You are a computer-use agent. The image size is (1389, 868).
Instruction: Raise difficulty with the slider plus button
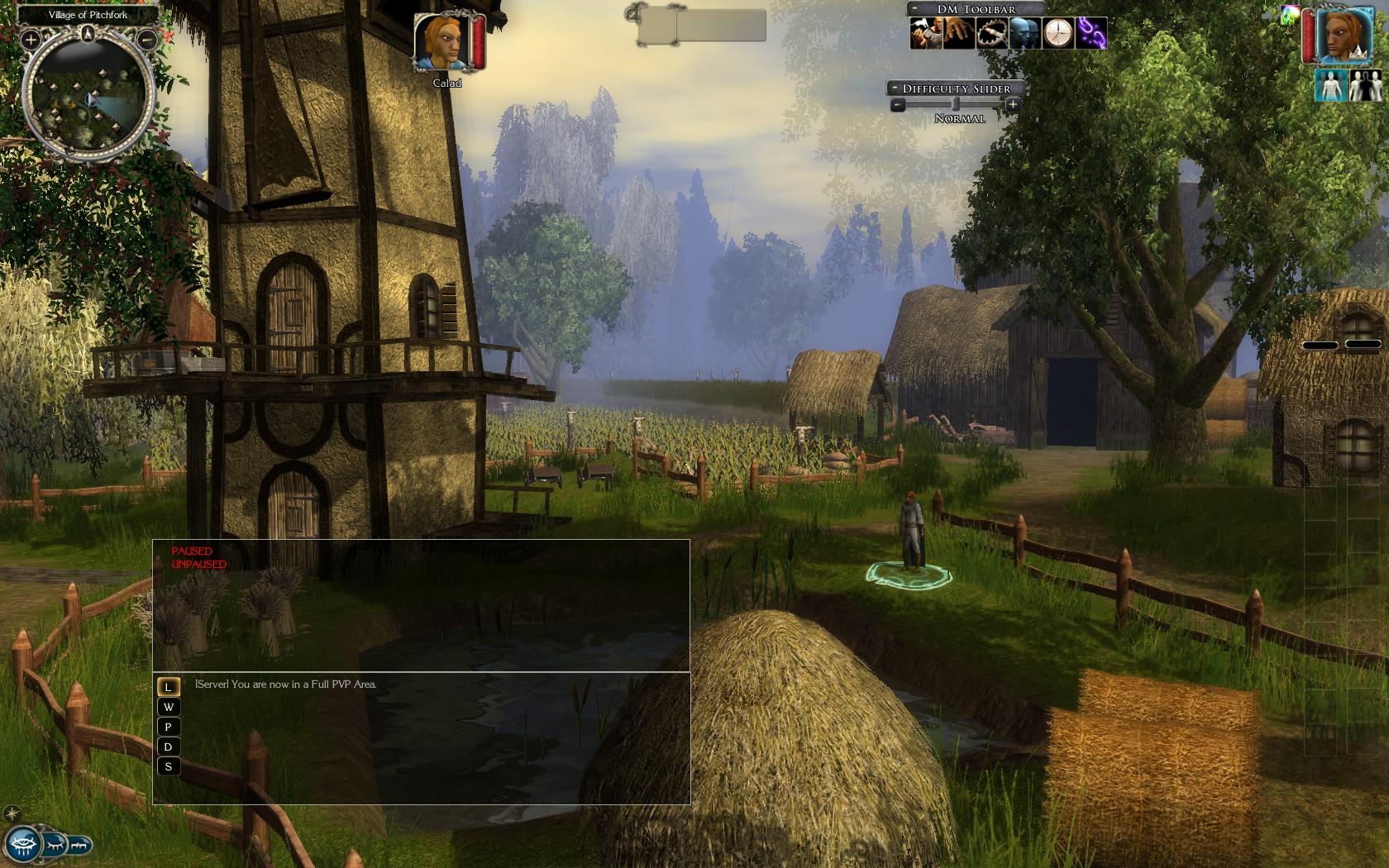pos(1013,105)
